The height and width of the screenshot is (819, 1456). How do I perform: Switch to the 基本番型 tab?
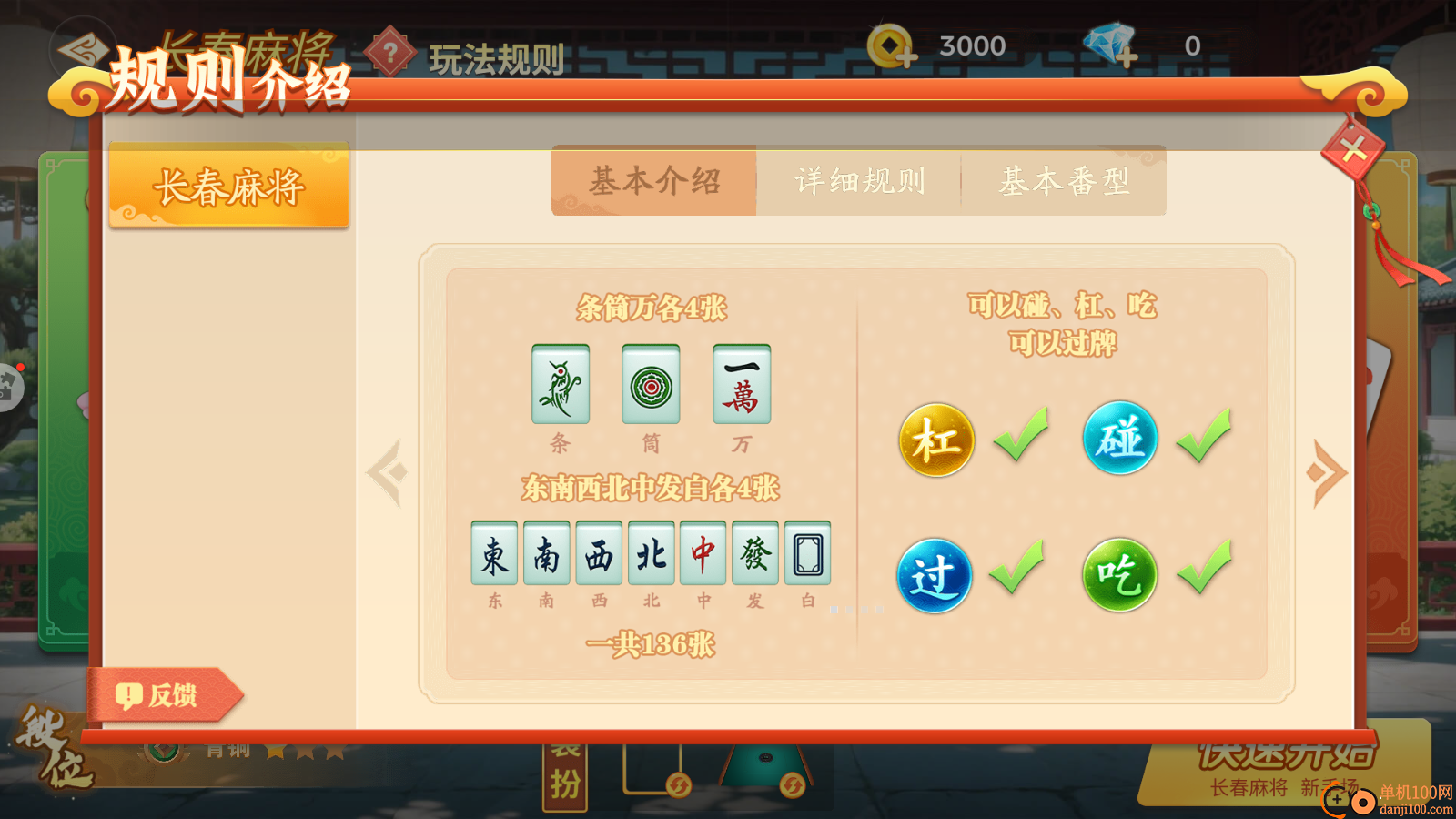[x=1065, y=180]
